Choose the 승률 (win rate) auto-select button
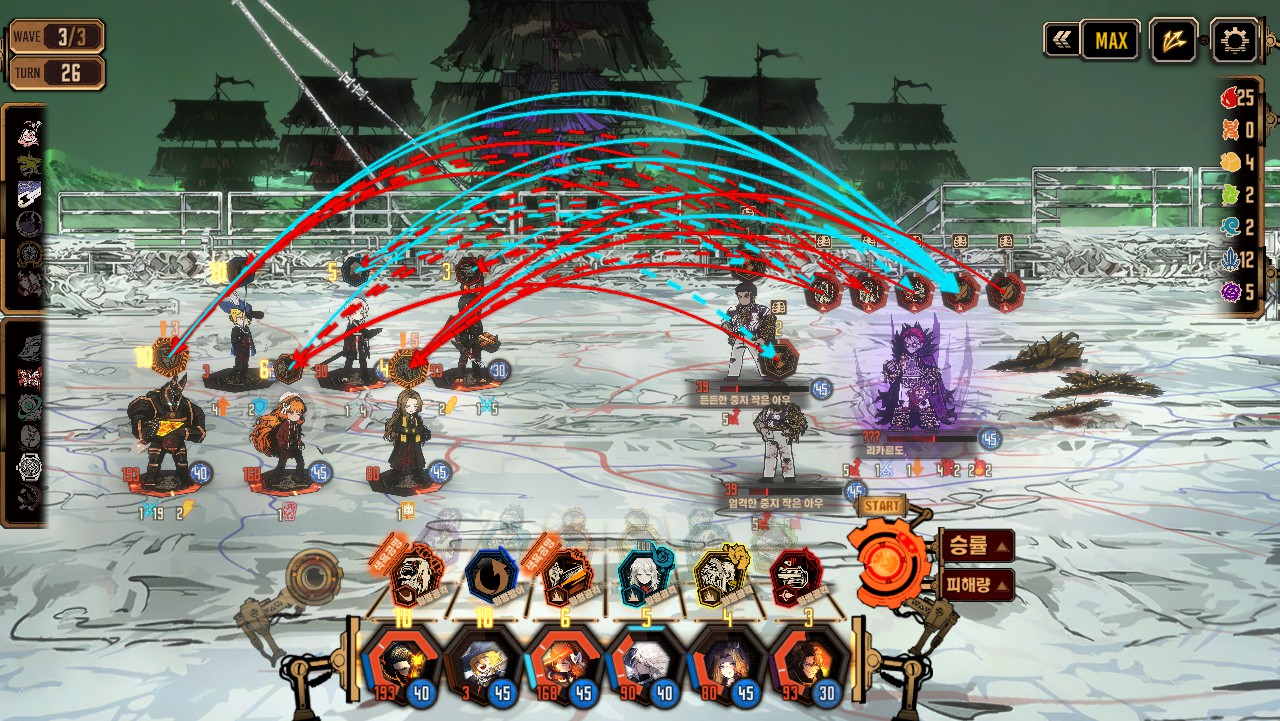 click(x=976, y=546)
